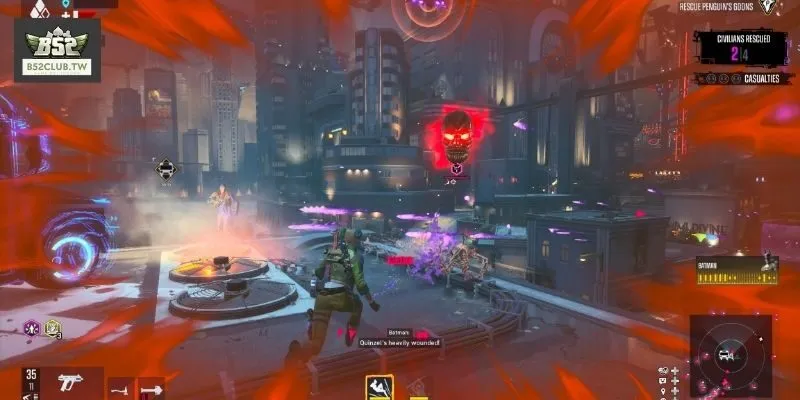Click the Batman squad member panel
This screenshot has width=800, height=400.
click(737, 266)
